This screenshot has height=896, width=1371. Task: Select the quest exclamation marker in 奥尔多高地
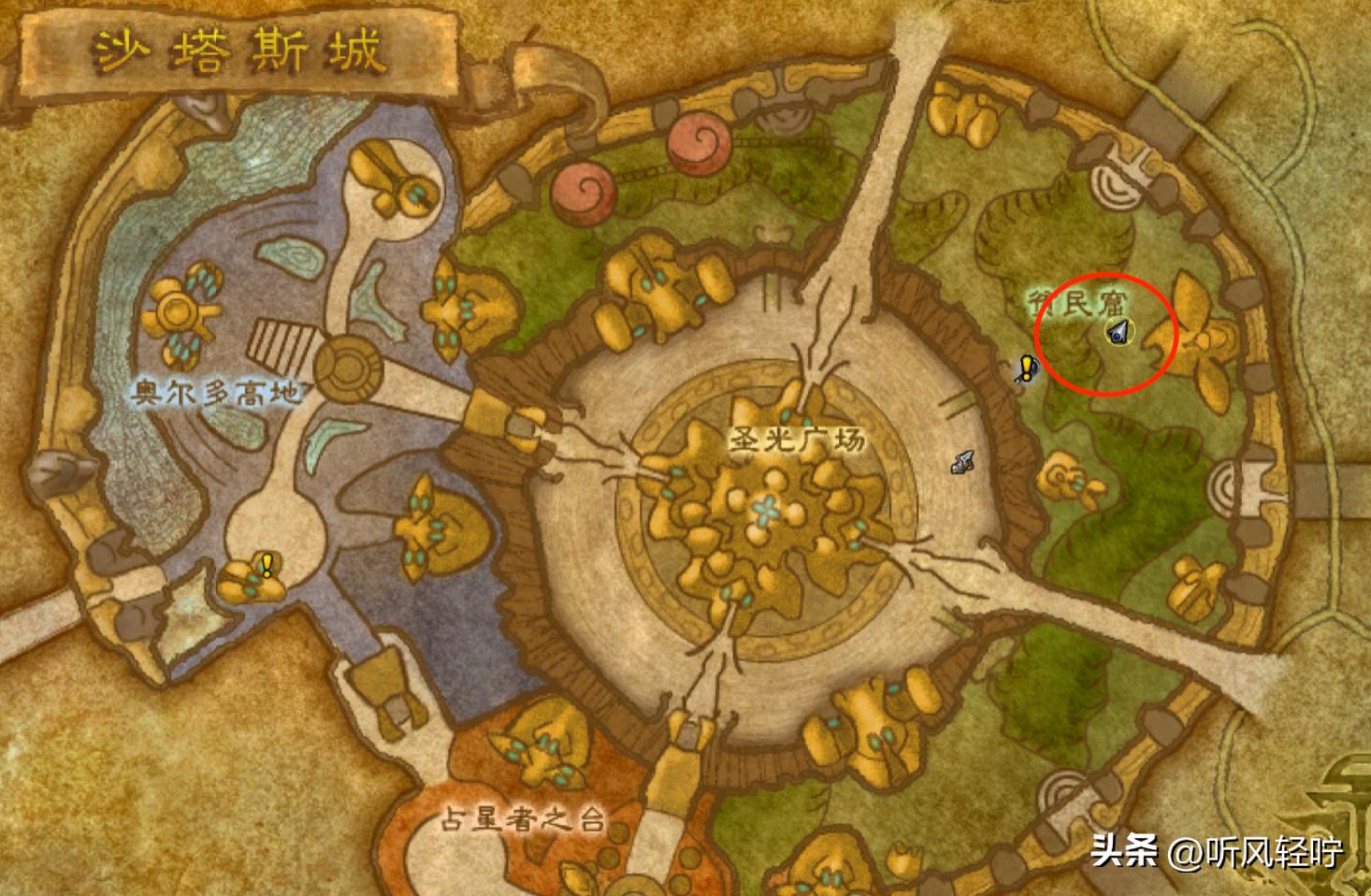tap(267, 564)
